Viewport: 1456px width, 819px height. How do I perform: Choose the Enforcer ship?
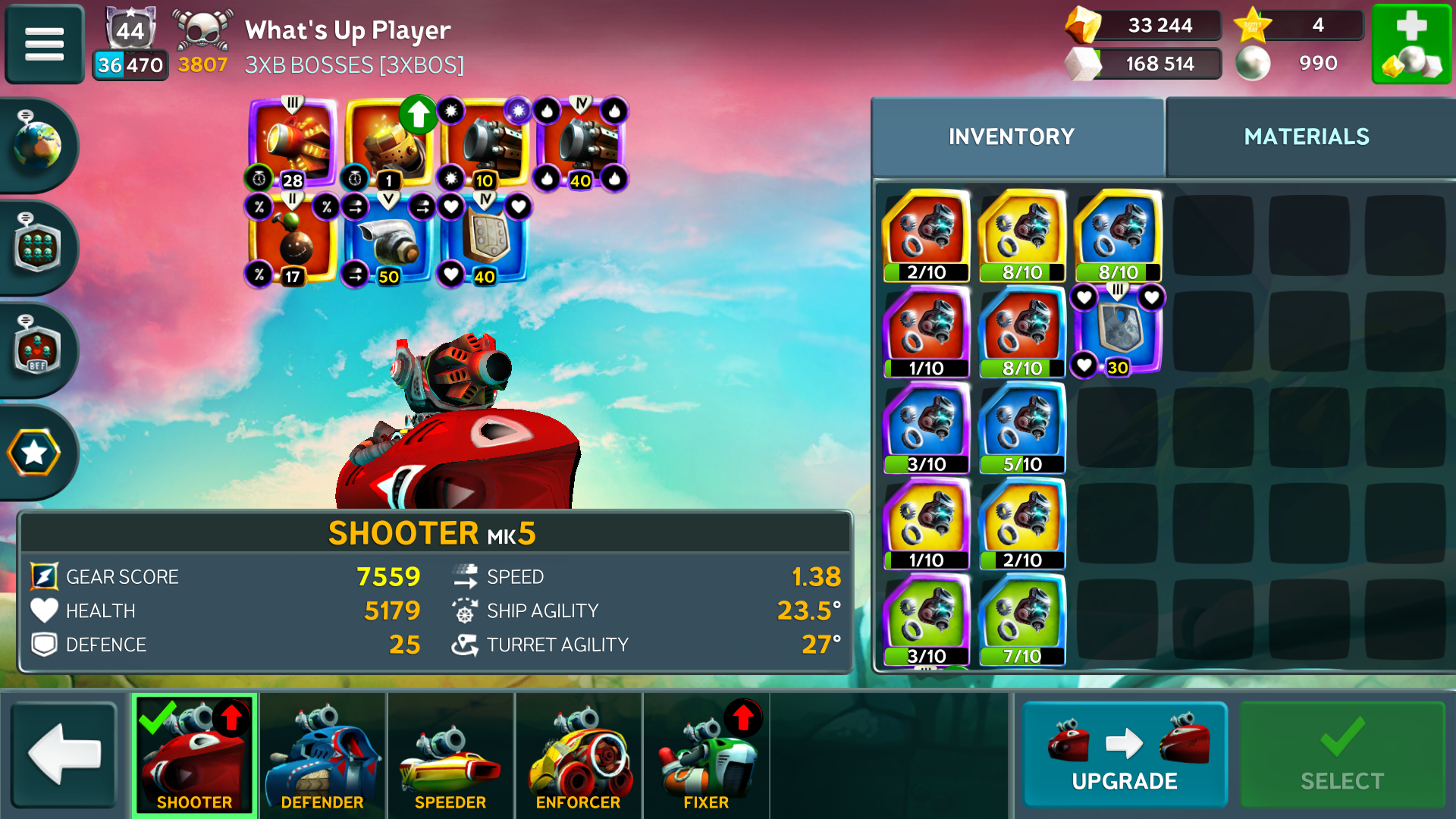(x=578, y=755)
